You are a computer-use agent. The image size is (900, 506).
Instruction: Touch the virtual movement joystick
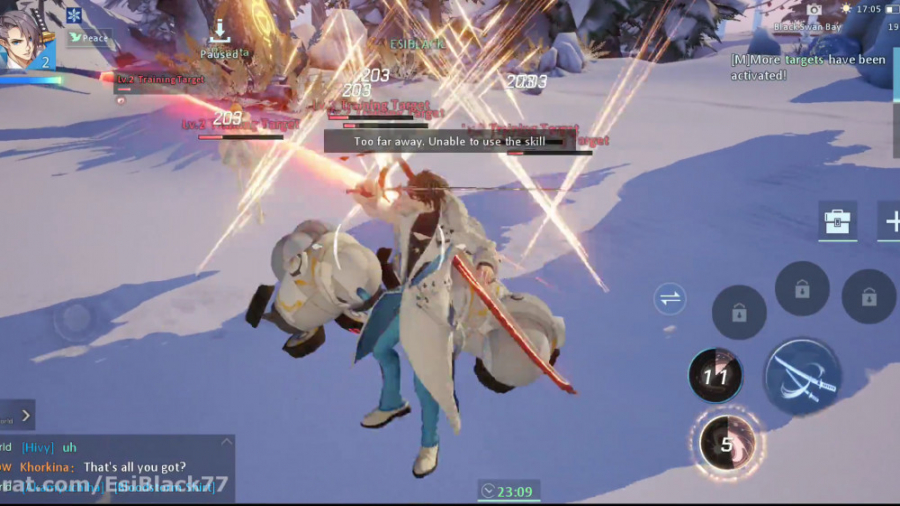point(74,320)
